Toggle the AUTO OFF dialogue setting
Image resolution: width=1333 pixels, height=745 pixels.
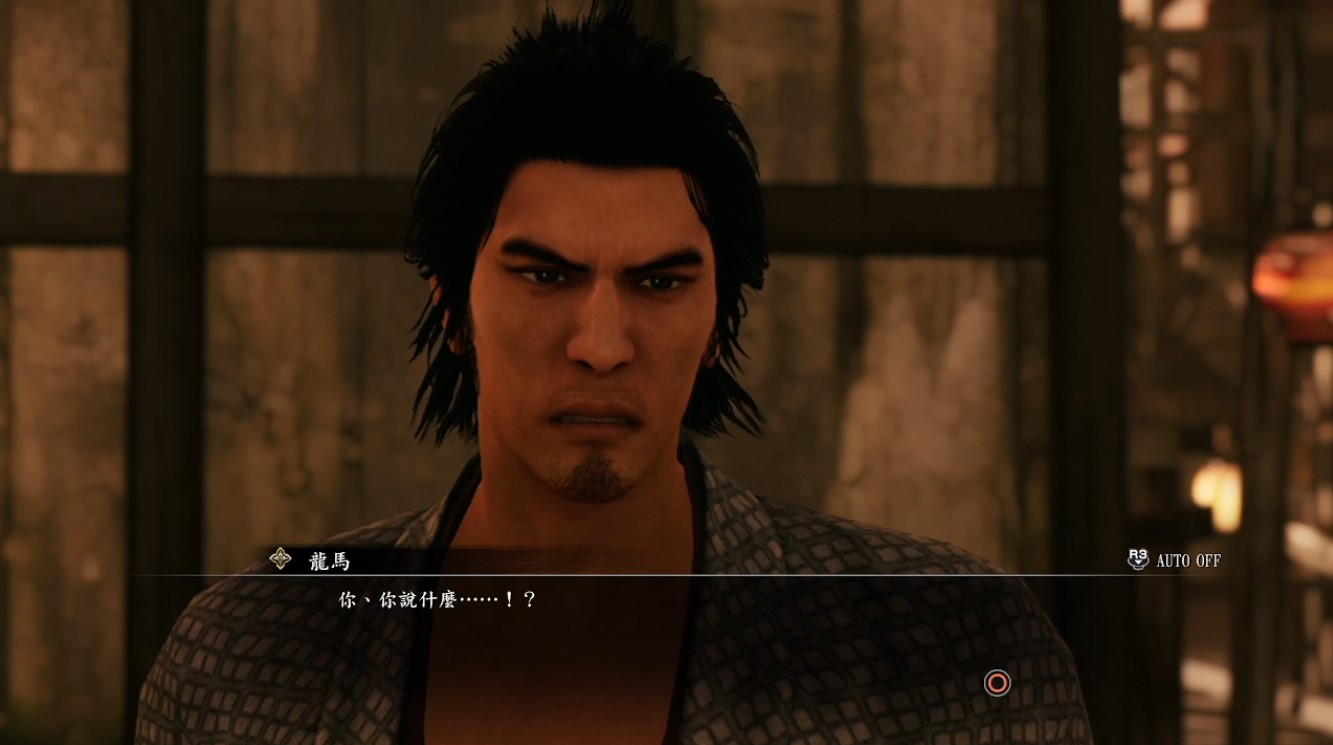pos(1174,560)
